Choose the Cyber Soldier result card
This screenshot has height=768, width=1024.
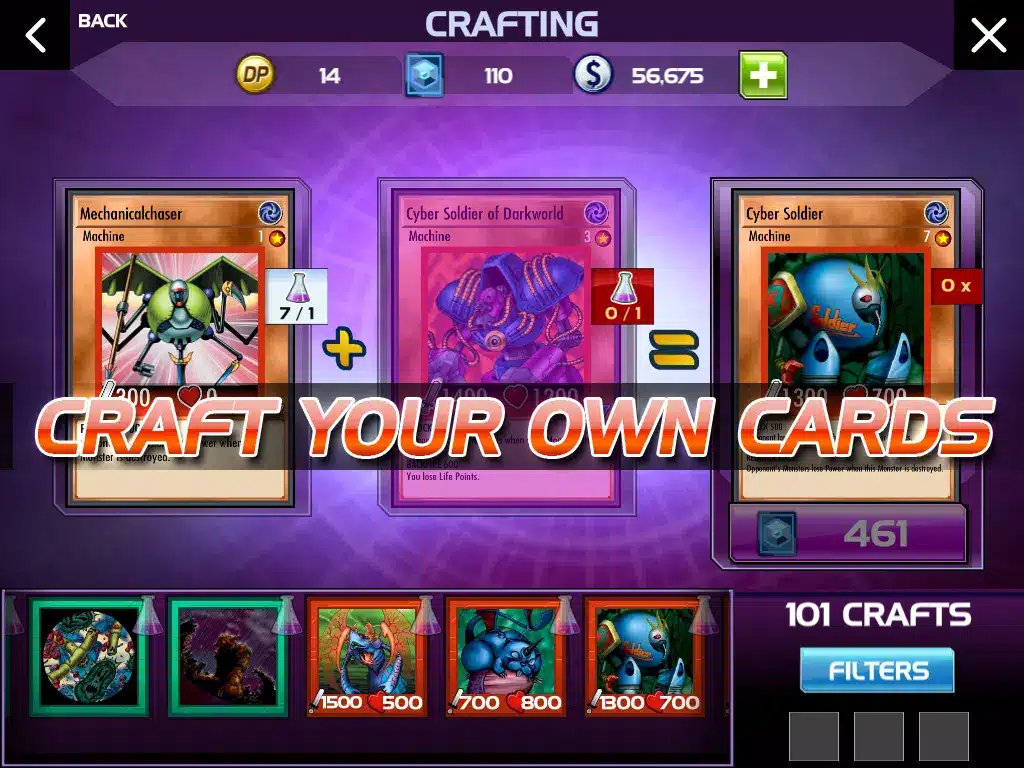coord(845,340)
